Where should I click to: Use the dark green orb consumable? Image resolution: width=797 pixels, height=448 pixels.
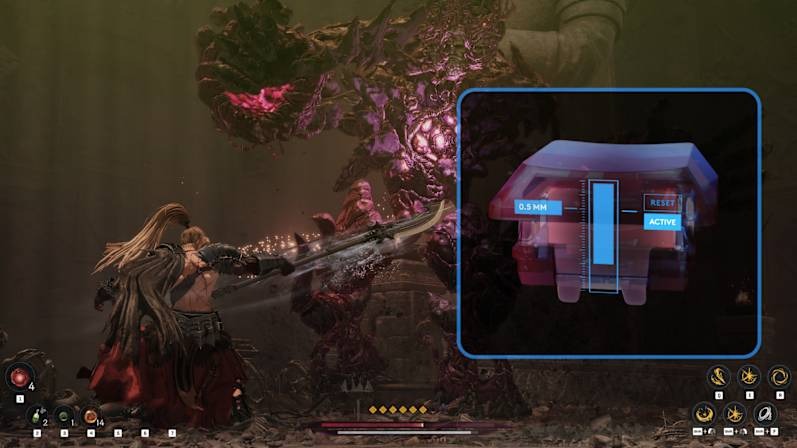[x=64, y=415]
